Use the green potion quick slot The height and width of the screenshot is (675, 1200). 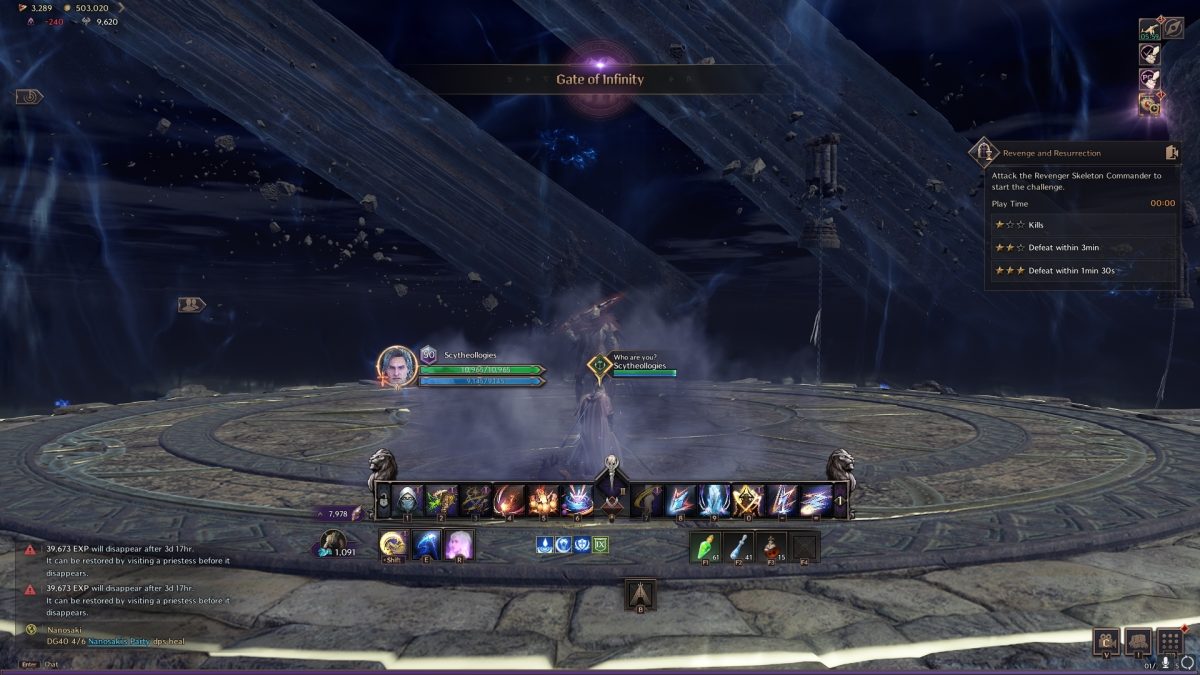[x=705, y=546]
